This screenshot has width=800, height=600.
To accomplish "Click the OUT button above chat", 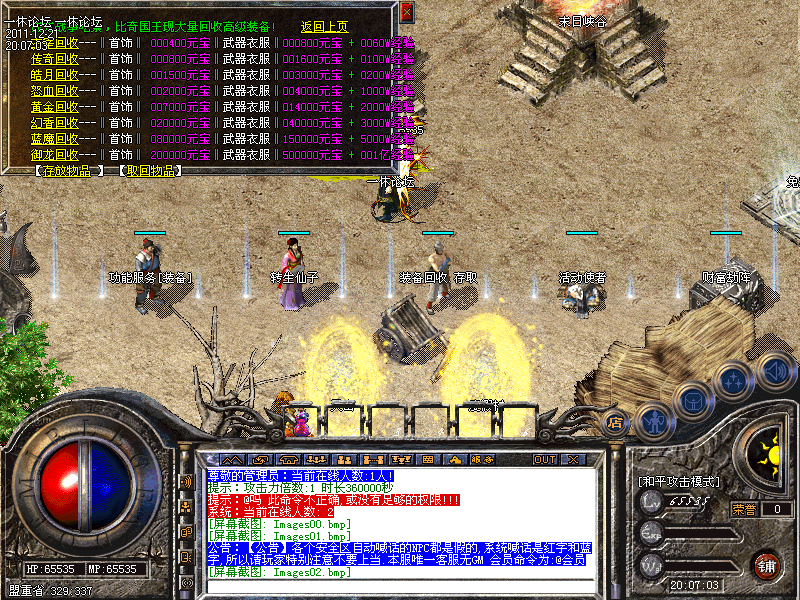I will click(x=545, y=460).
